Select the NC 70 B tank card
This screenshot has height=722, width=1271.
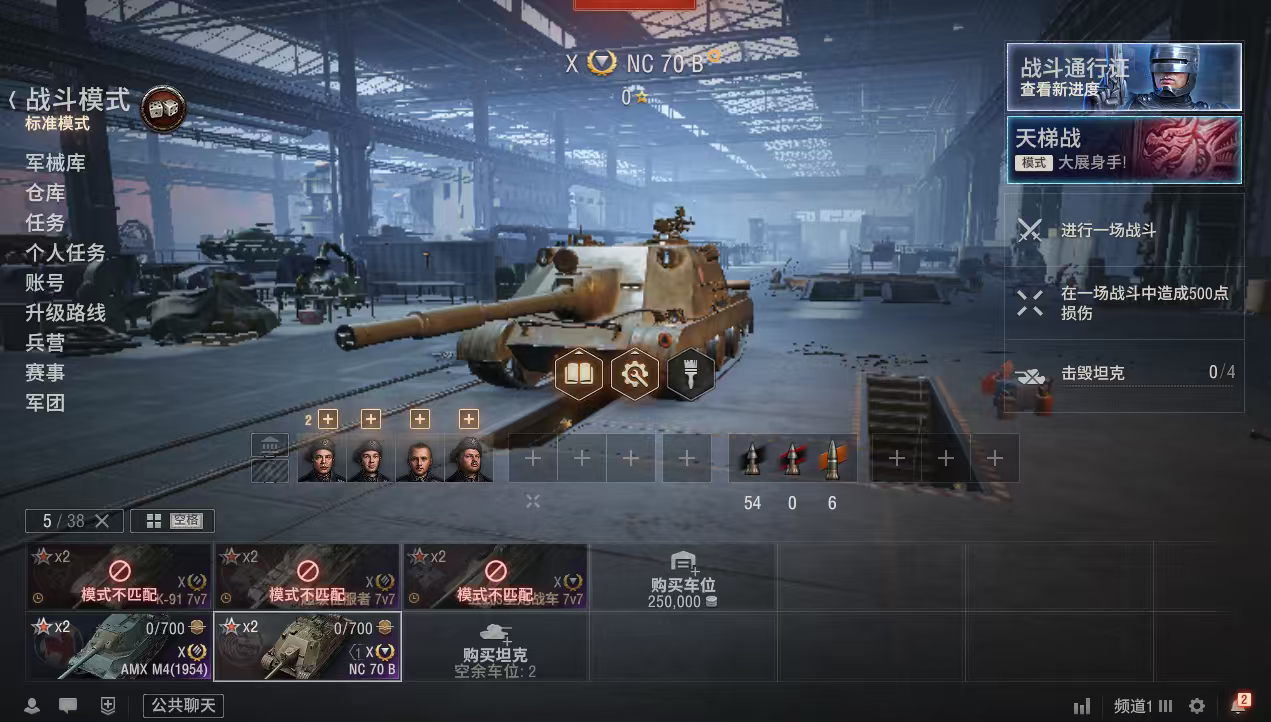pyautogui.click(x=307, y=646)
